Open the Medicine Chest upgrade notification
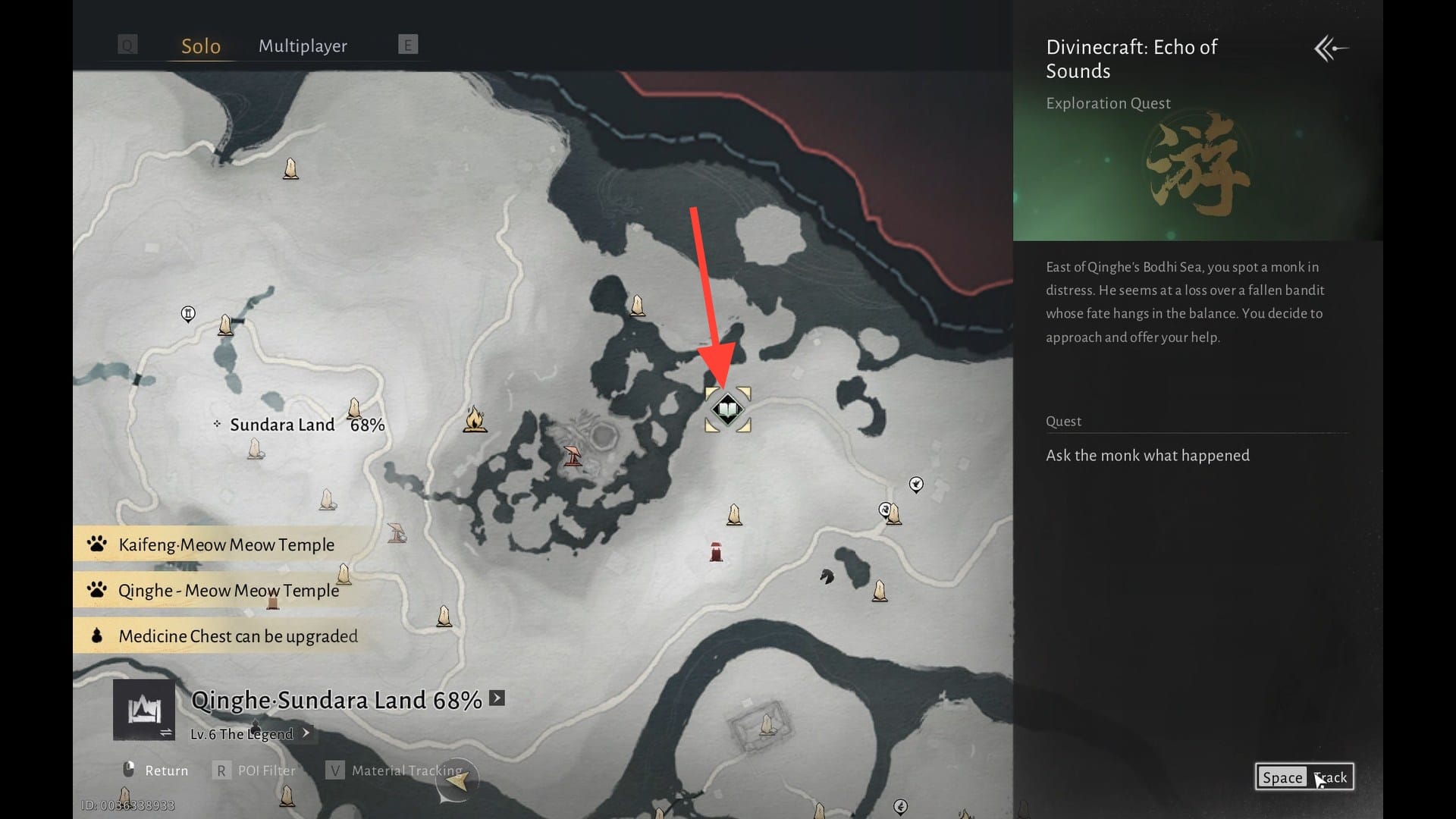Viewport: 1456px width, 819px height. [x=237, y=636]
